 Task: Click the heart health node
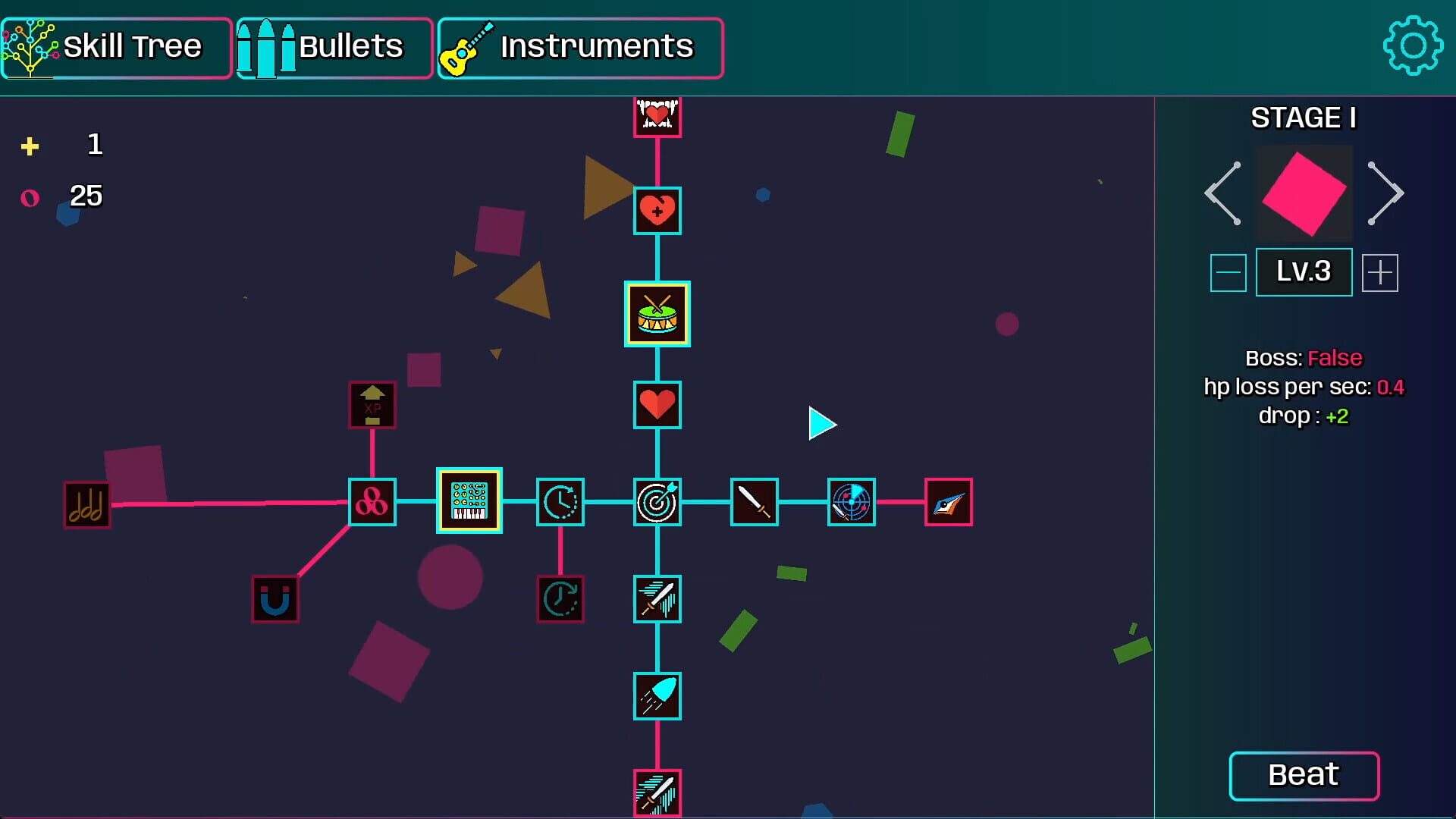pyautogui.click(x=657, y=406)
